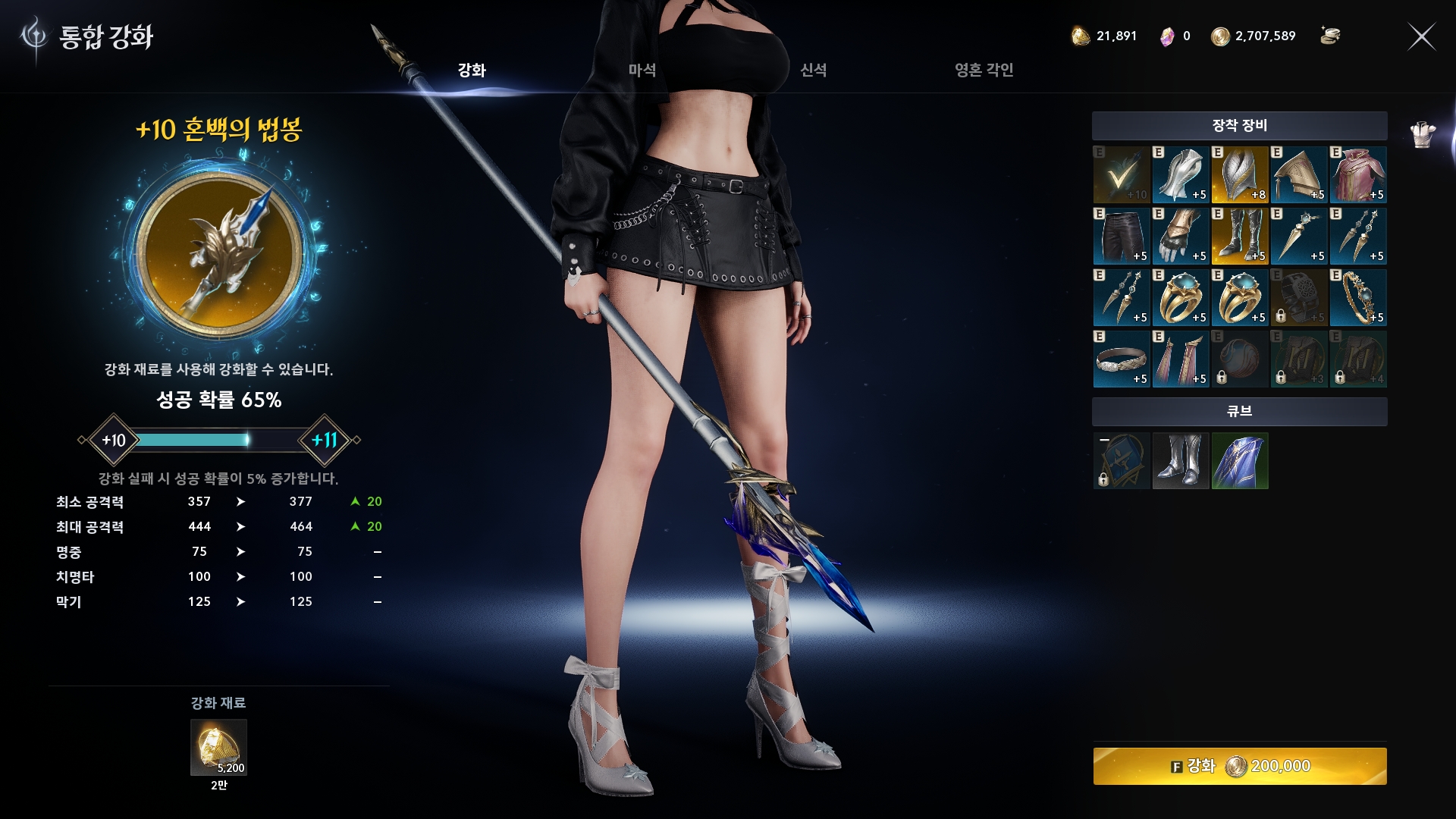The image size is (1456, 819).
Task: Select the 영혼 각인 tab
Action: coord(984,71)
